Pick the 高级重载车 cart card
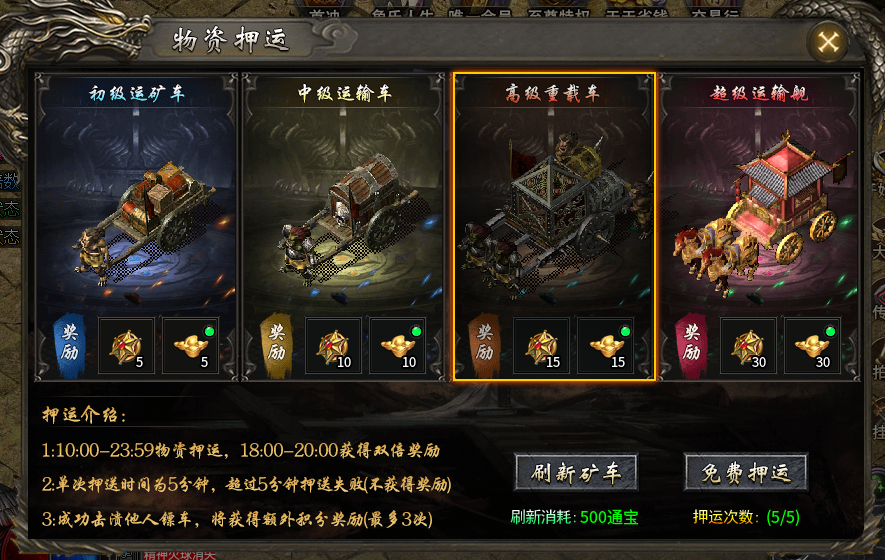This screenshot has width=885, height=560. coord(553,200)
